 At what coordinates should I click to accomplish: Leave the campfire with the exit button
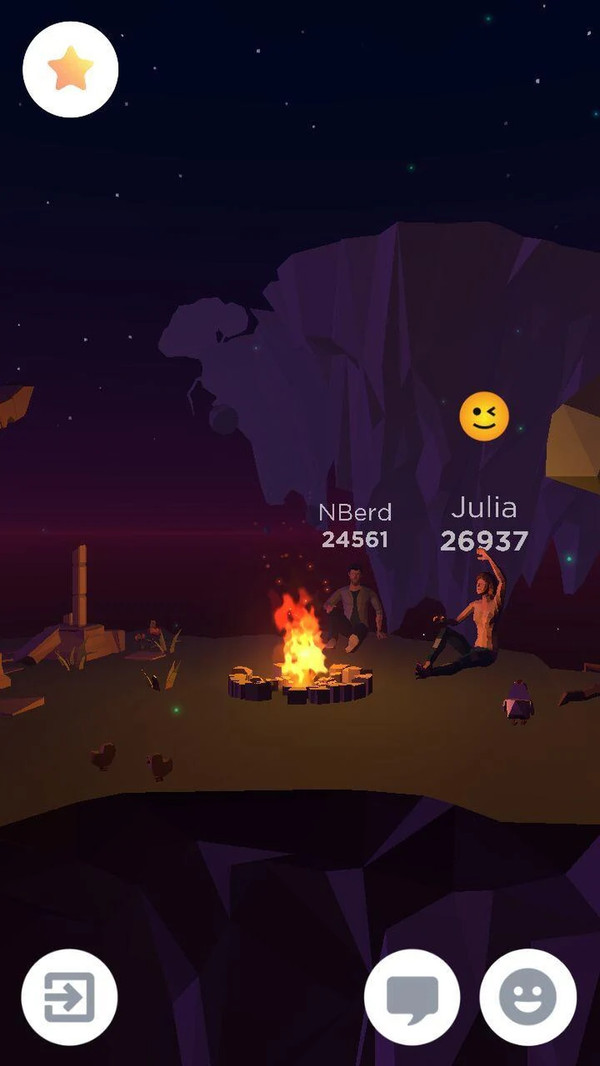[x=69, y=996]
